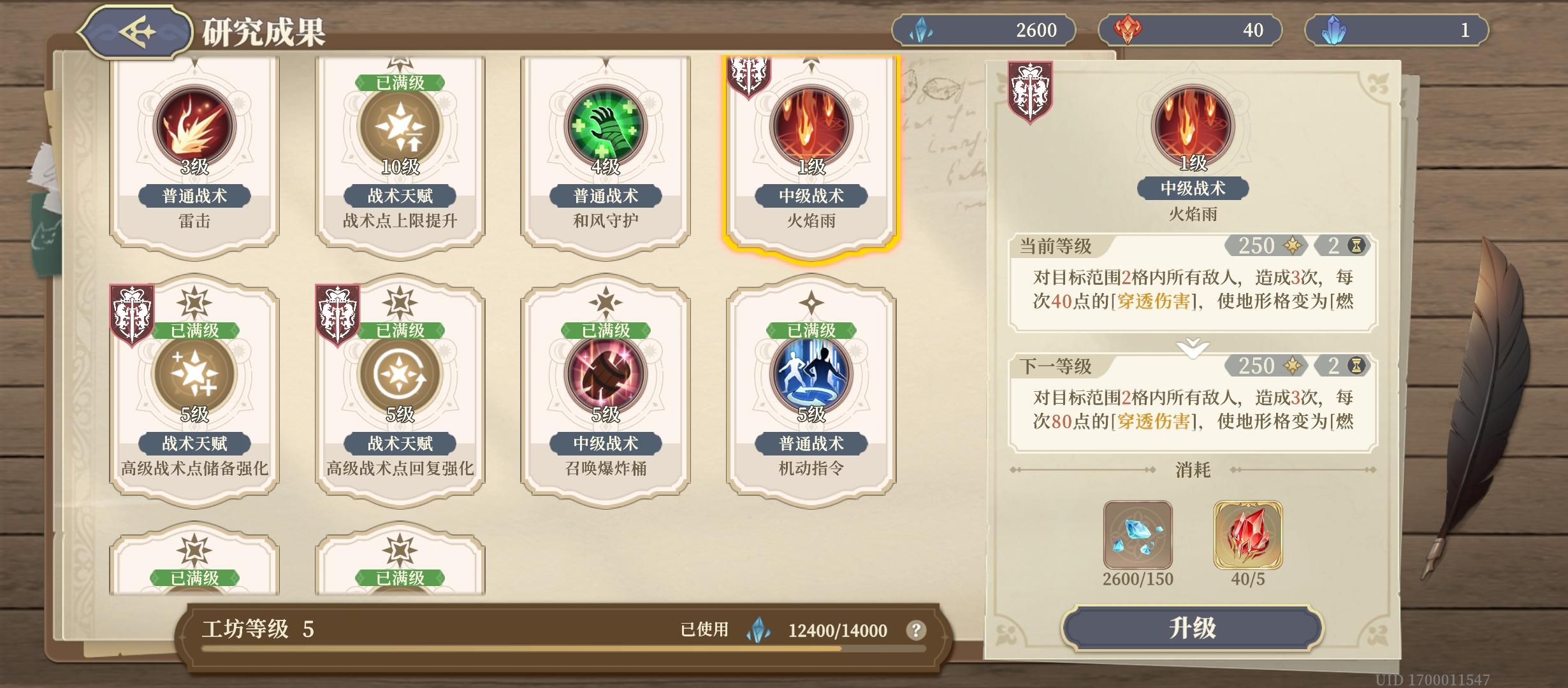
Task: Click the red emblem counter showing 40
Action: (1189, 29)
